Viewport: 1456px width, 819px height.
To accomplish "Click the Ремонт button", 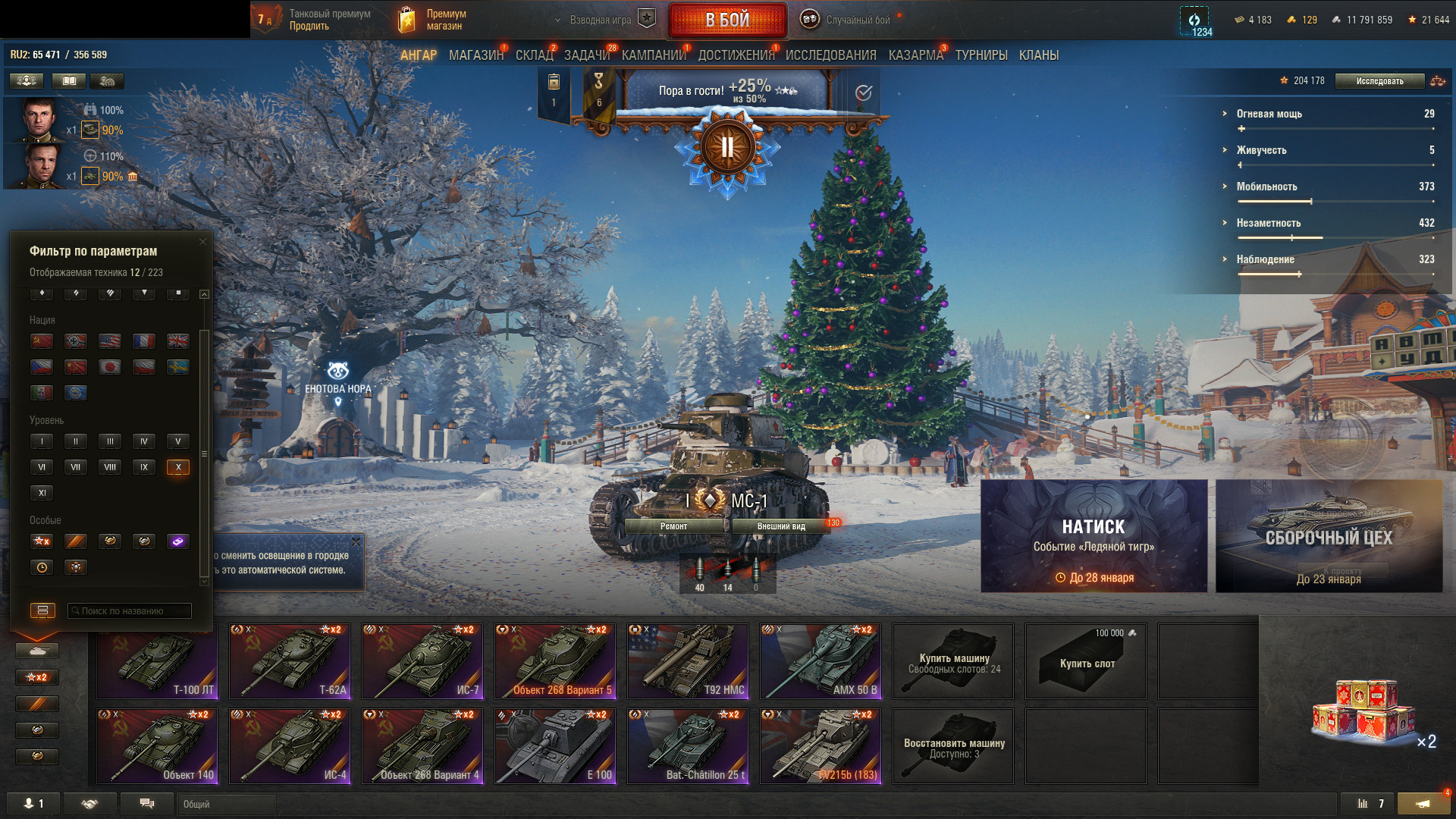I will pos(673,526).
